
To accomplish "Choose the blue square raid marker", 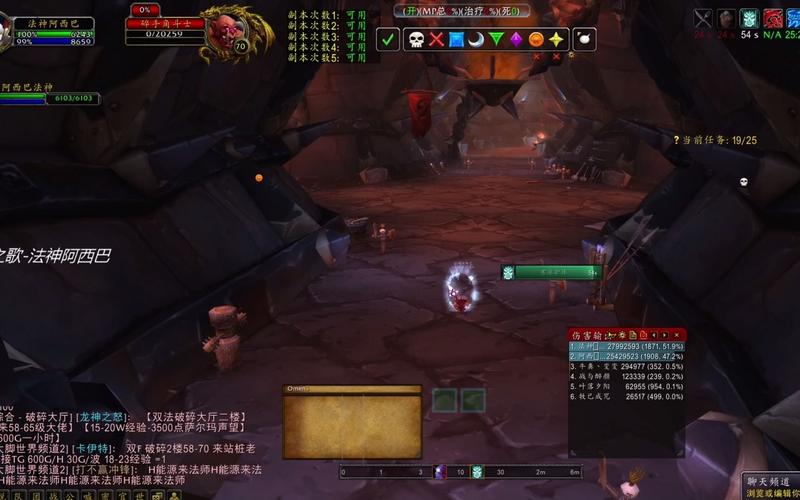I will [456, 40].
